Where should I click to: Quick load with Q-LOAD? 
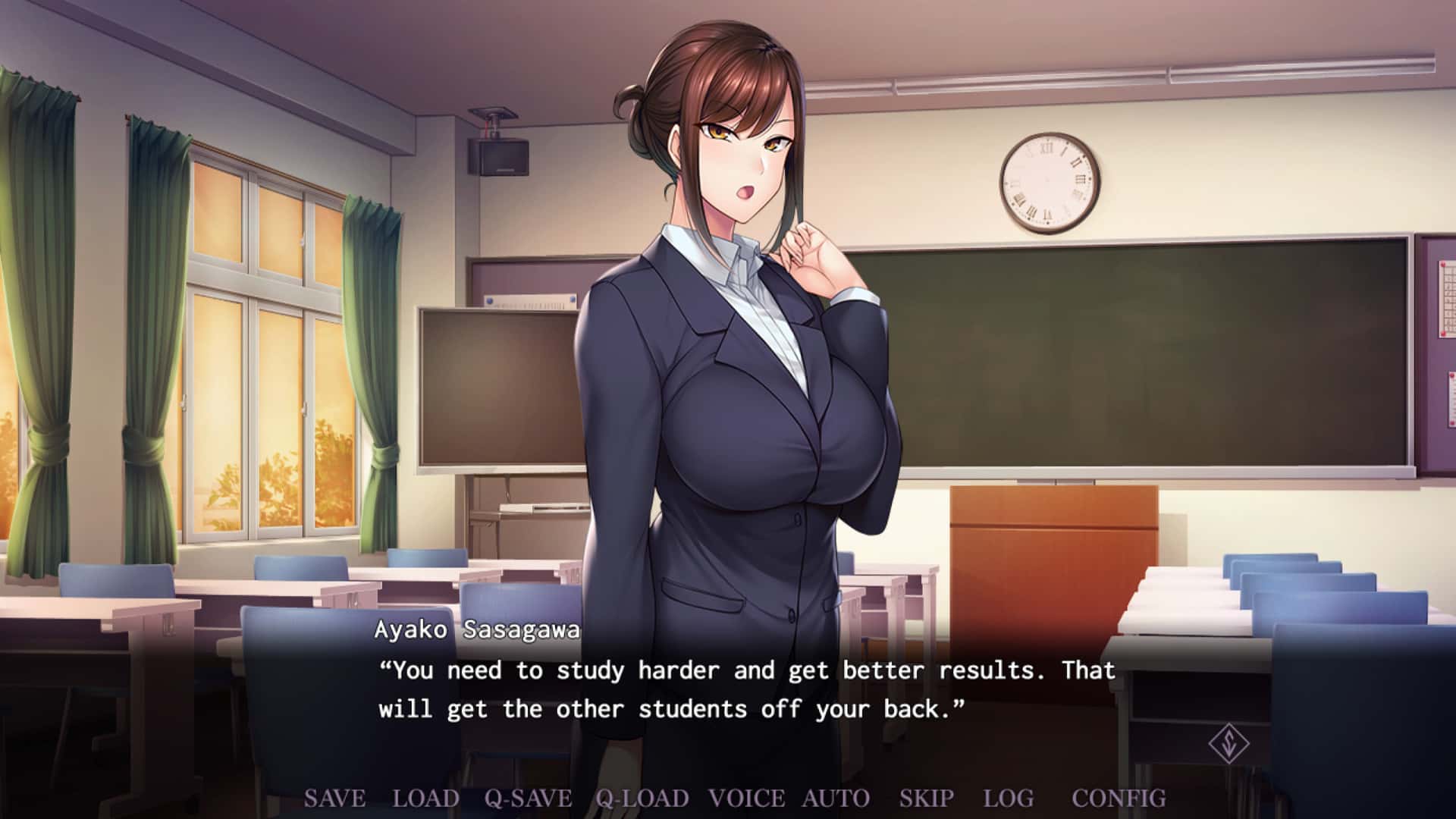coord(642,799)
